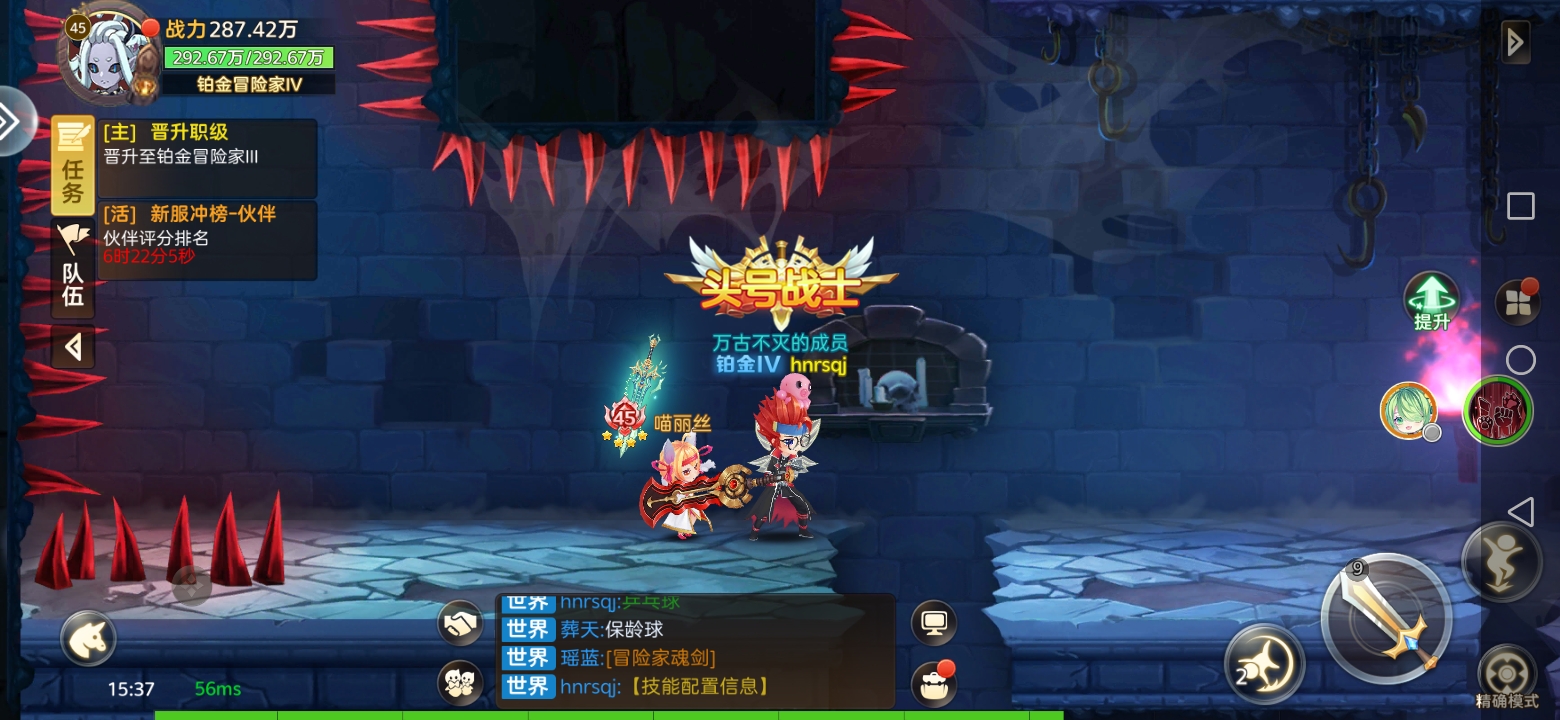Collapse the quest panel with the left arrow
Image resolution: width=1560 pixels, height=720 pixels.
73,347
